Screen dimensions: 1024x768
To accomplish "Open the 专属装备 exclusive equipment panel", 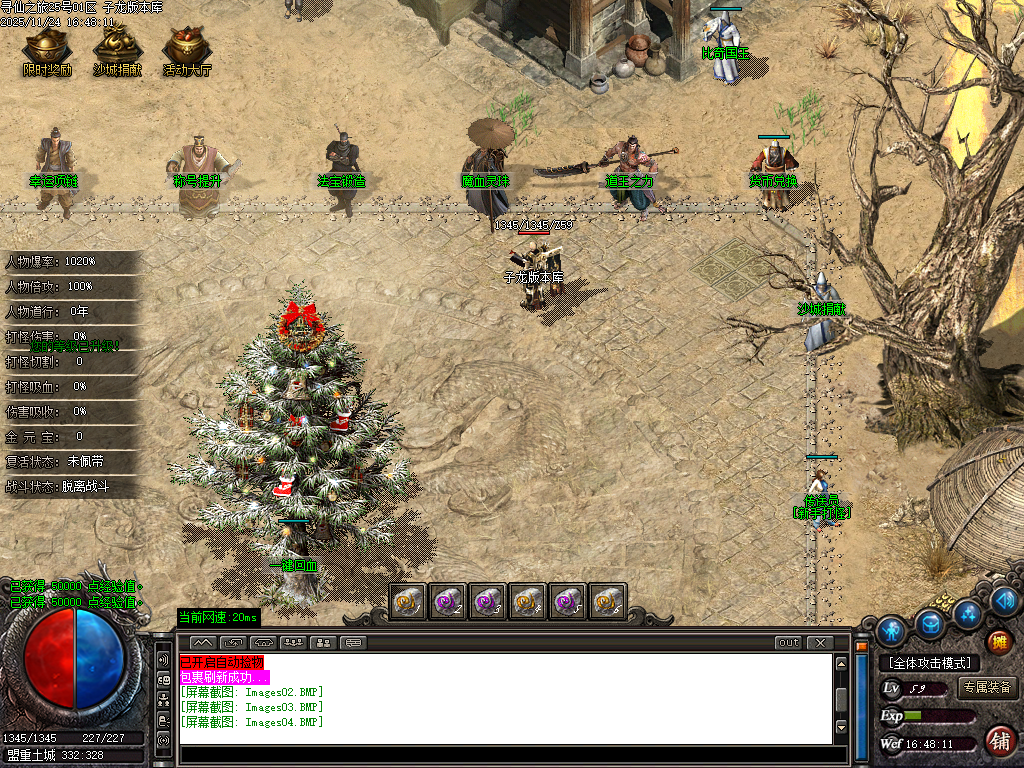I will point(987,688).
